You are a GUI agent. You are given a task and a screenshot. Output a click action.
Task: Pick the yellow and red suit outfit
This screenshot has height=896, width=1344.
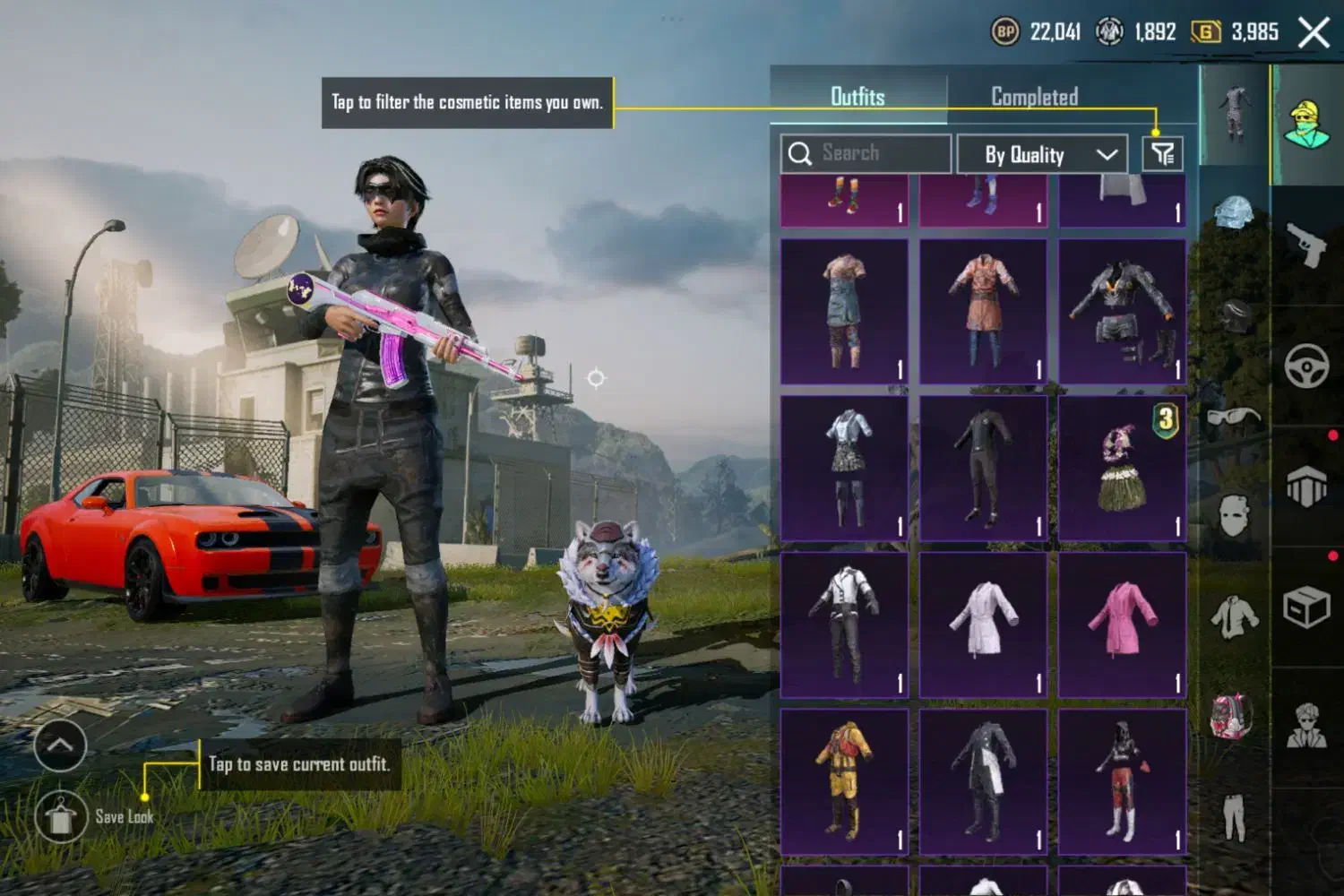[x=844, y=780]
